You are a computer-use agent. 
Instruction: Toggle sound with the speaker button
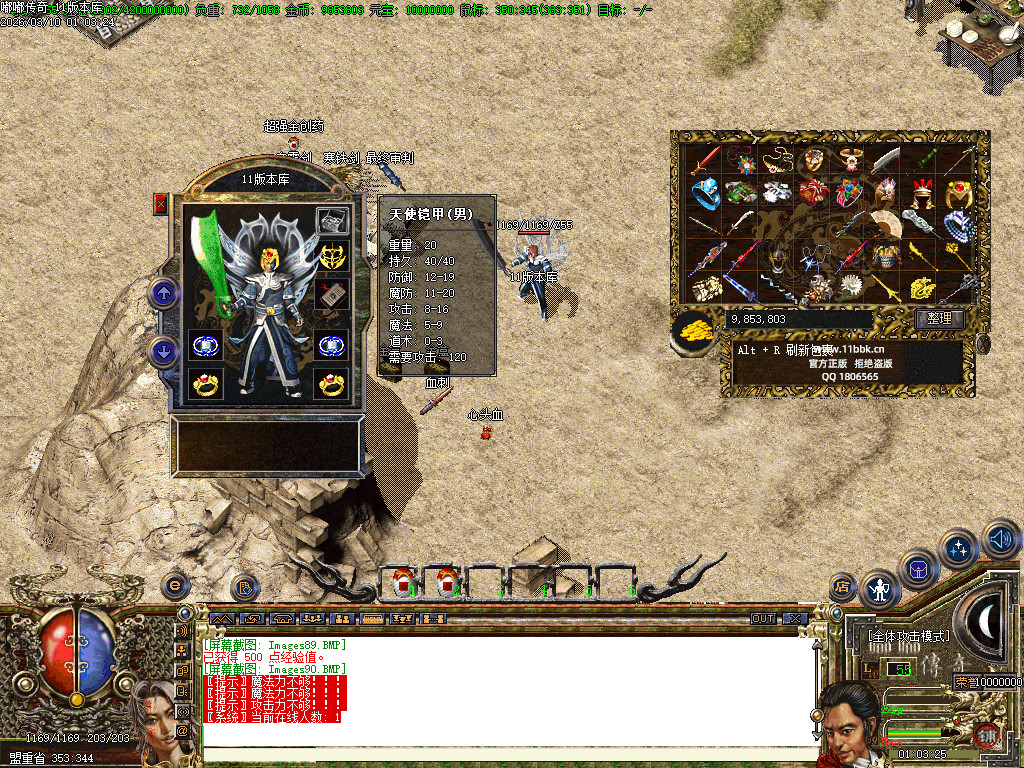click(1001, 539)
